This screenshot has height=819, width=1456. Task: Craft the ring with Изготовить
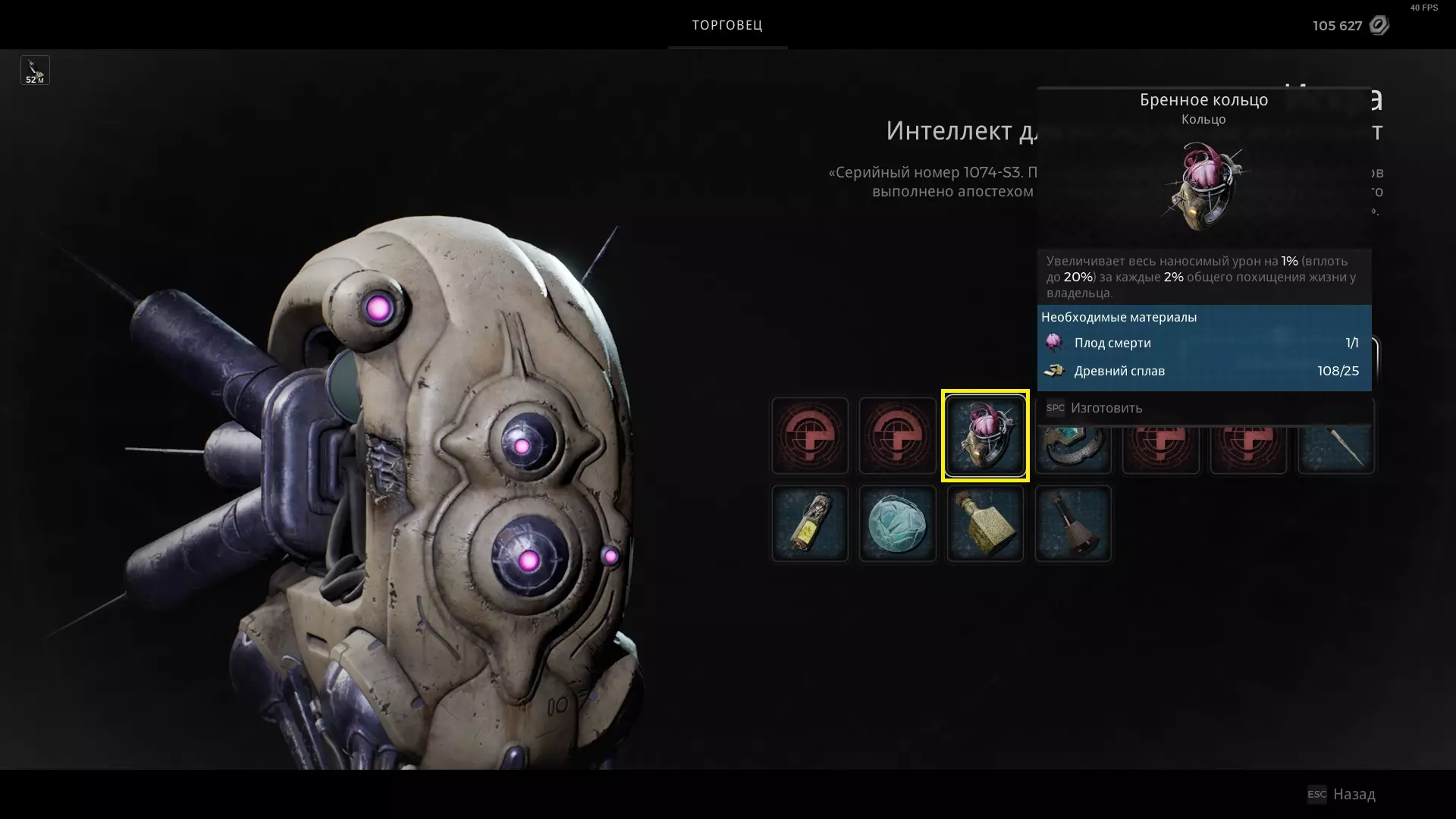tap(1105, 408)
